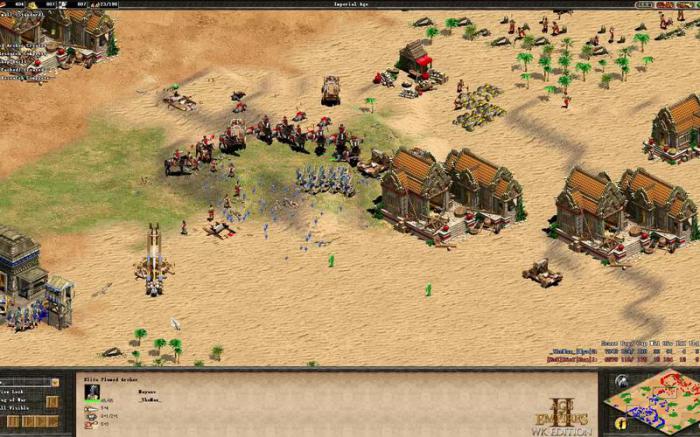
Task: Select the Elite Plumed Archer portrait
Action: click(x=93, y=392)
